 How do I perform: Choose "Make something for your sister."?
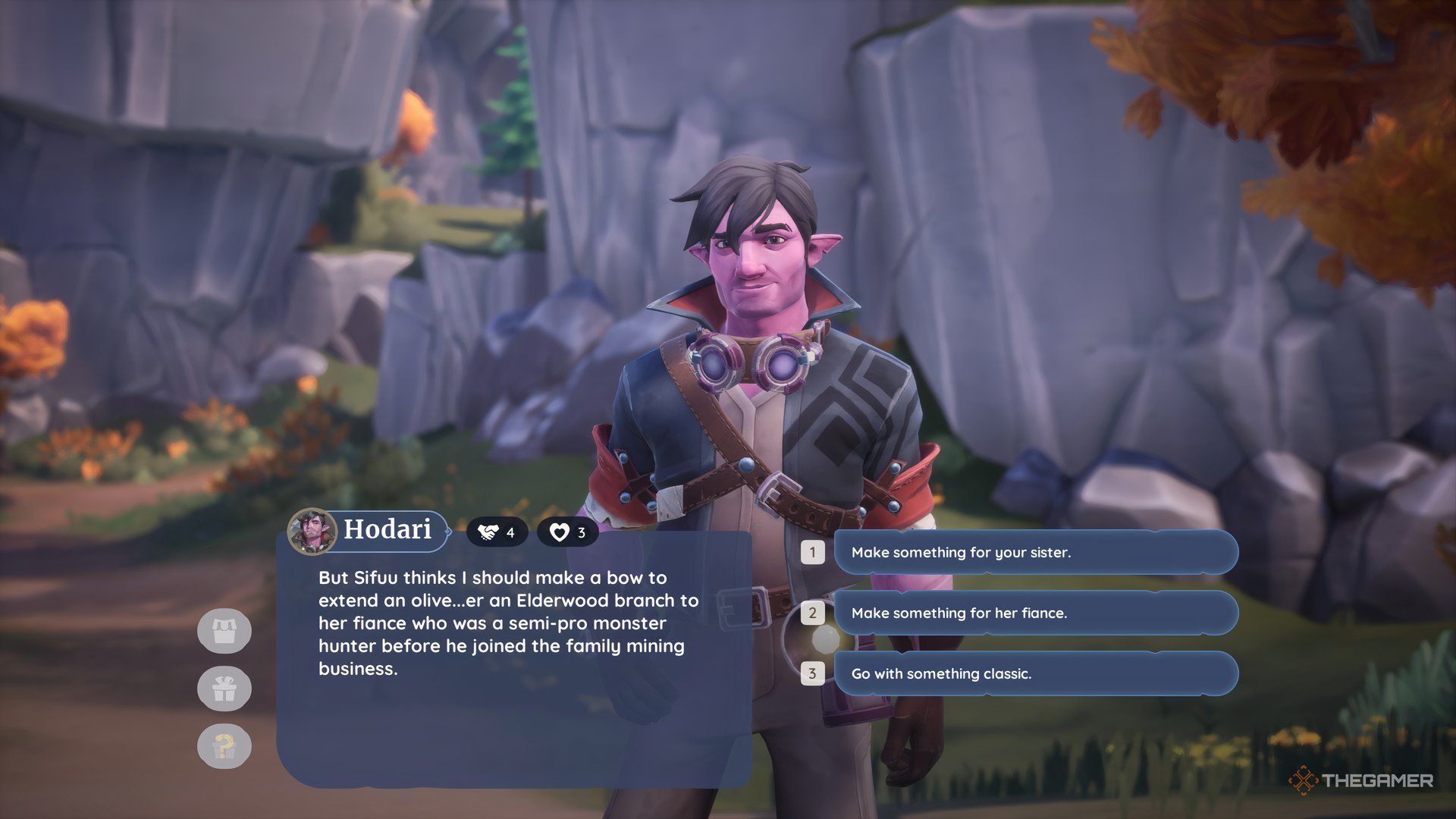pyautogui.click(x=1035, y=552)
